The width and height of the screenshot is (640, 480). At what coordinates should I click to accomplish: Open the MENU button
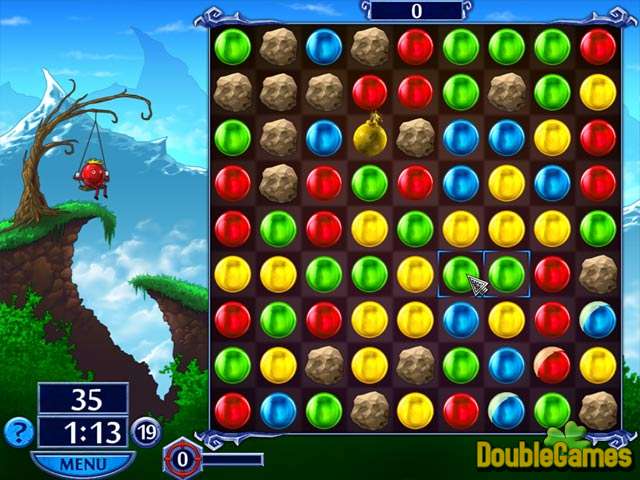pos(82,464)
